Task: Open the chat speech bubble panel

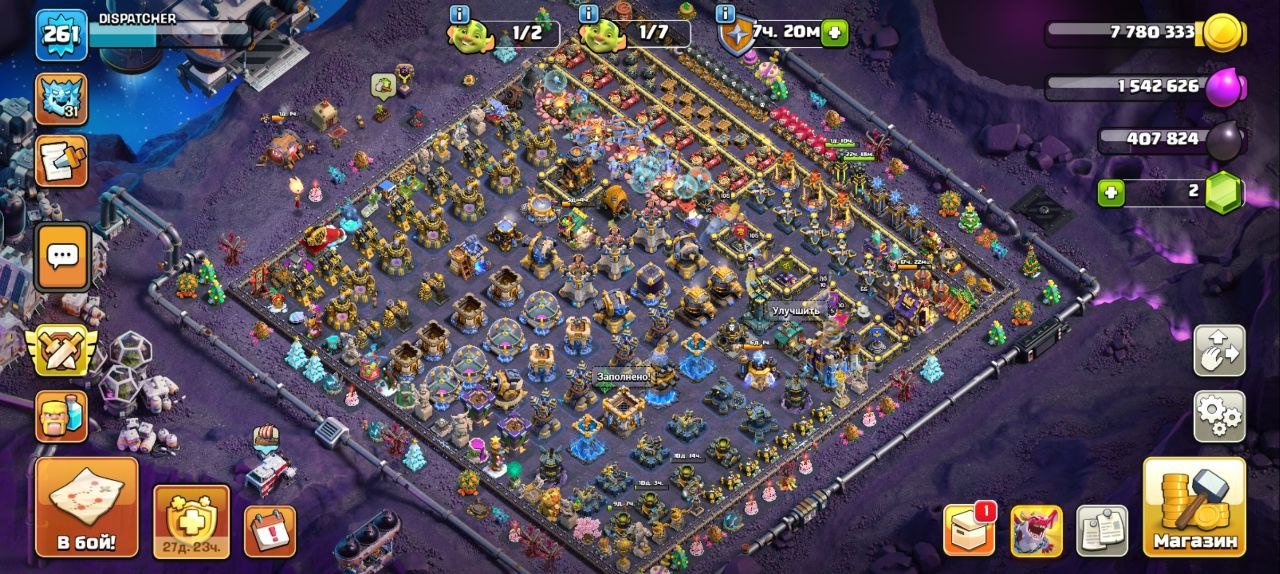Action: [63, 256]
